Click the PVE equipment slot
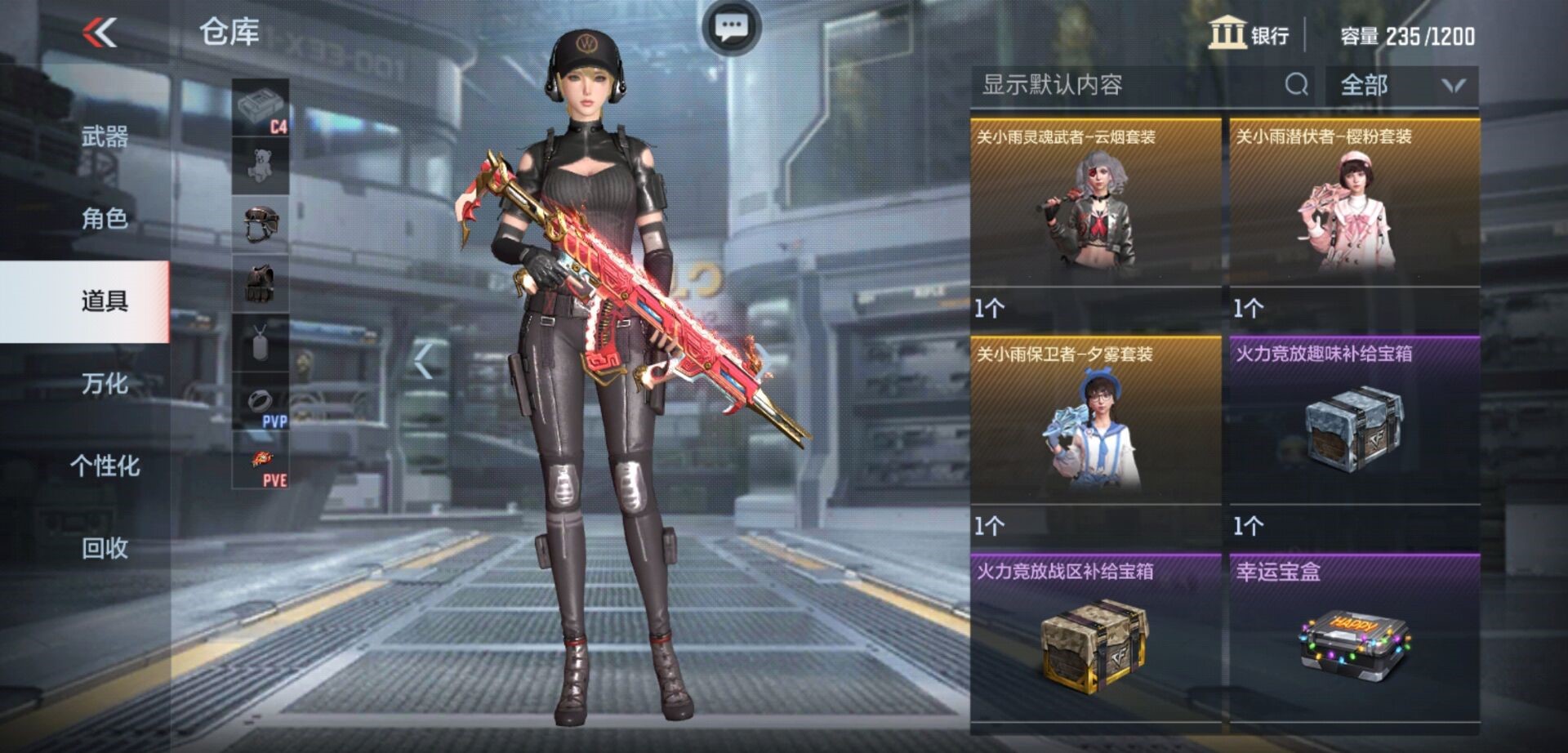 coord(261,461)
